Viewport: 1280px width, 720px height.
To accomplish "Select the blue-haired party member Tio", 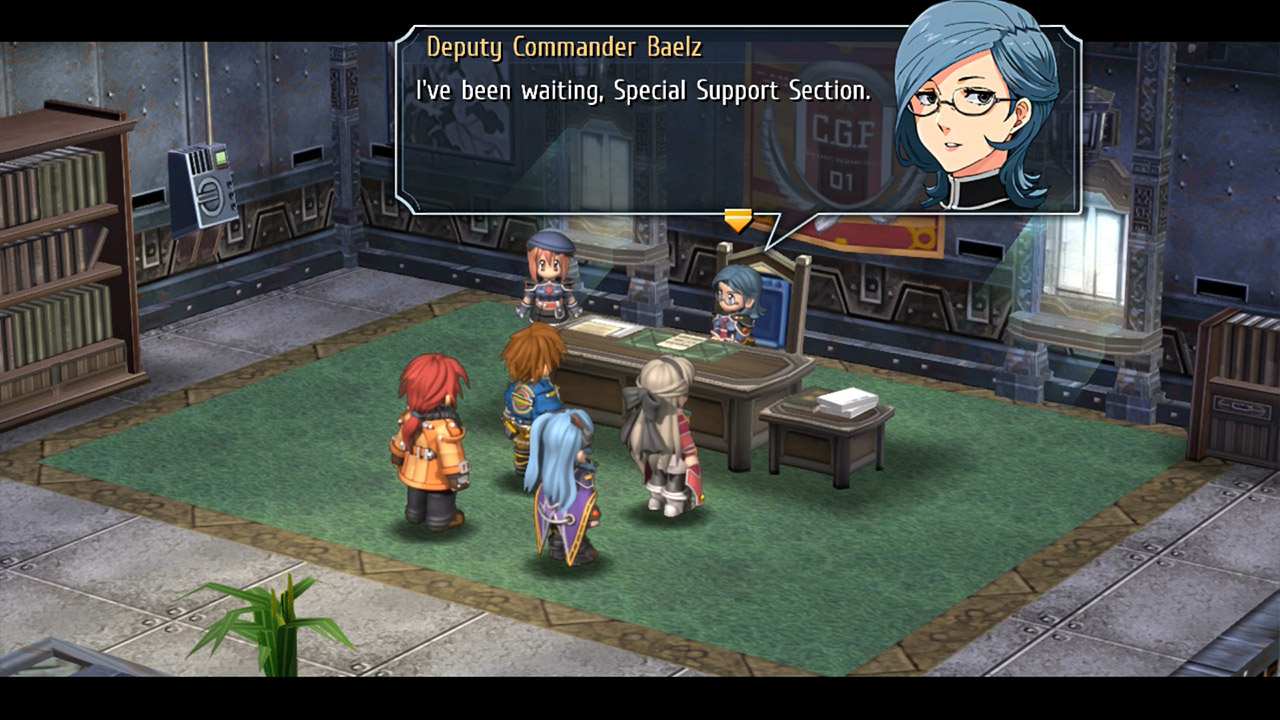I will pos(560,470).
